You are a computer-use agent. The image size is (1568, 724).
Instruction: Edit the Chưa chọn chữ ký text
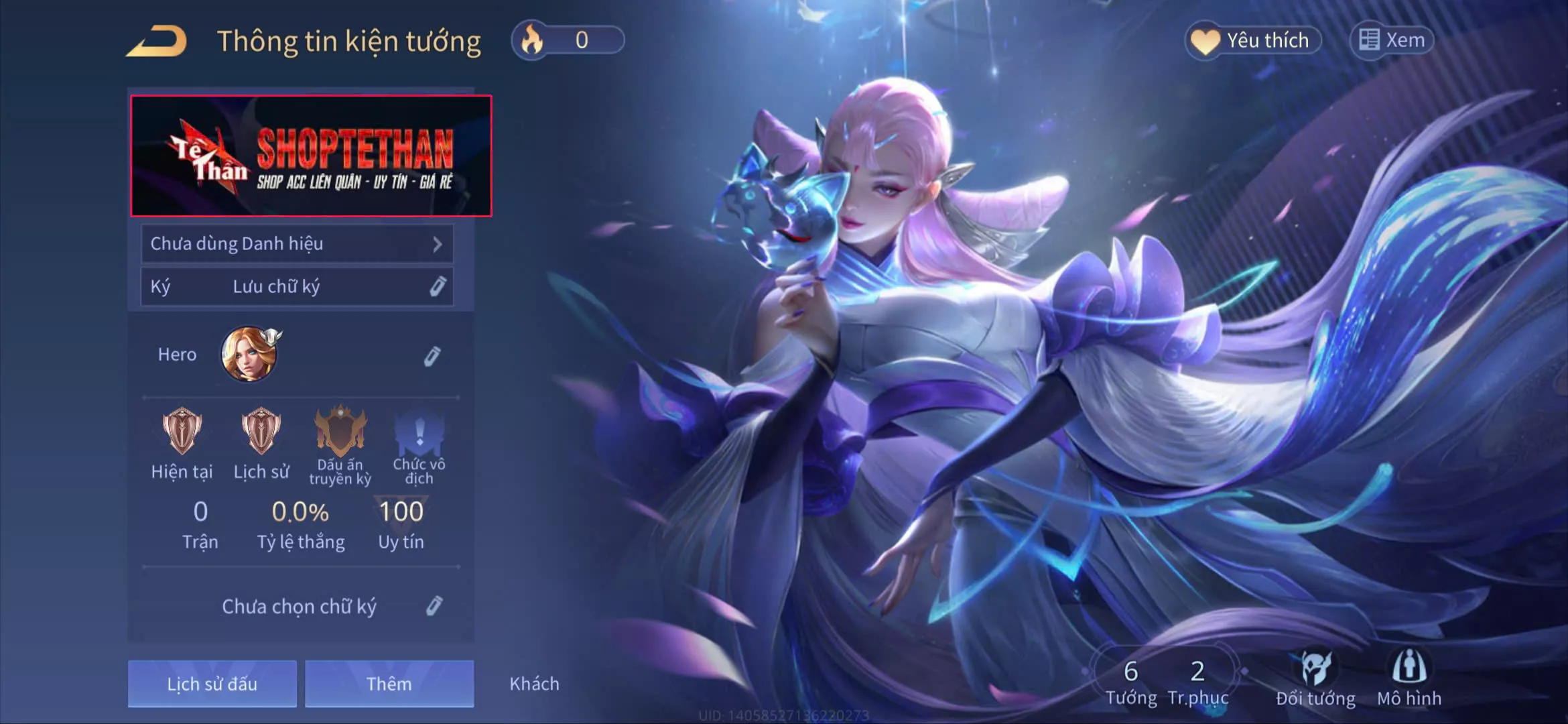click(x=434, y=606)
